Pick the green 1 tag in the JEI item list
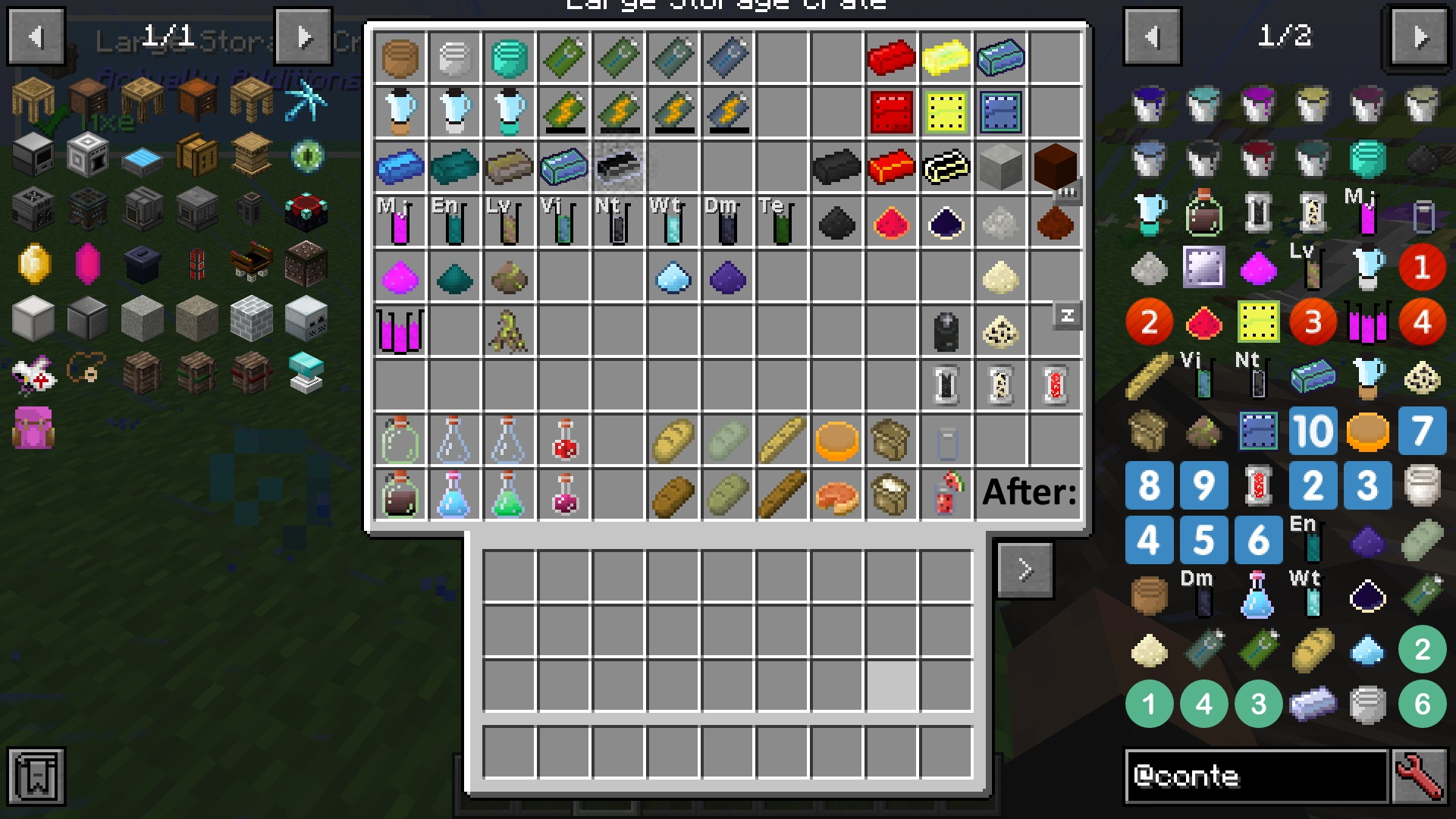 1149,703
